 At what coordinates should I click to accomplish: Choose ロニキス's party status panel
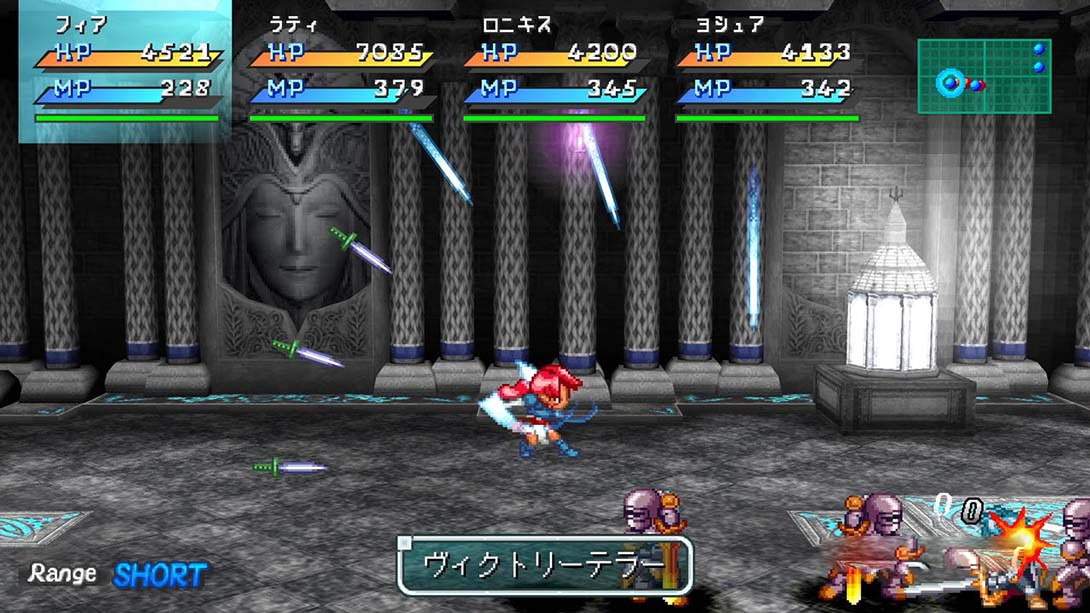[x=554, y=70]
